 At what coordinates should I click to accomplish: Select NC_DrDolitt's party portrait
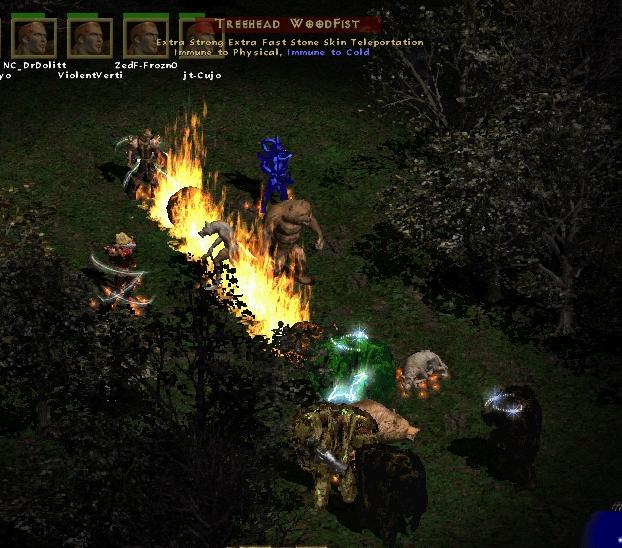(34, 37)
